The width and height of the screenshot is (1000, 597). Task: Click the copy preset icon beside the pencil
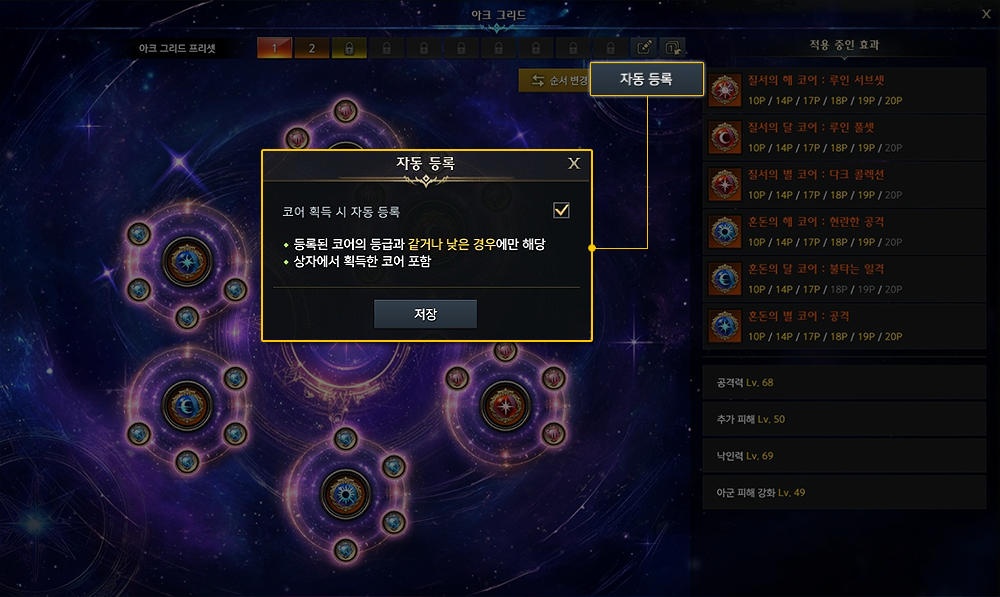(x=673, y=48)
